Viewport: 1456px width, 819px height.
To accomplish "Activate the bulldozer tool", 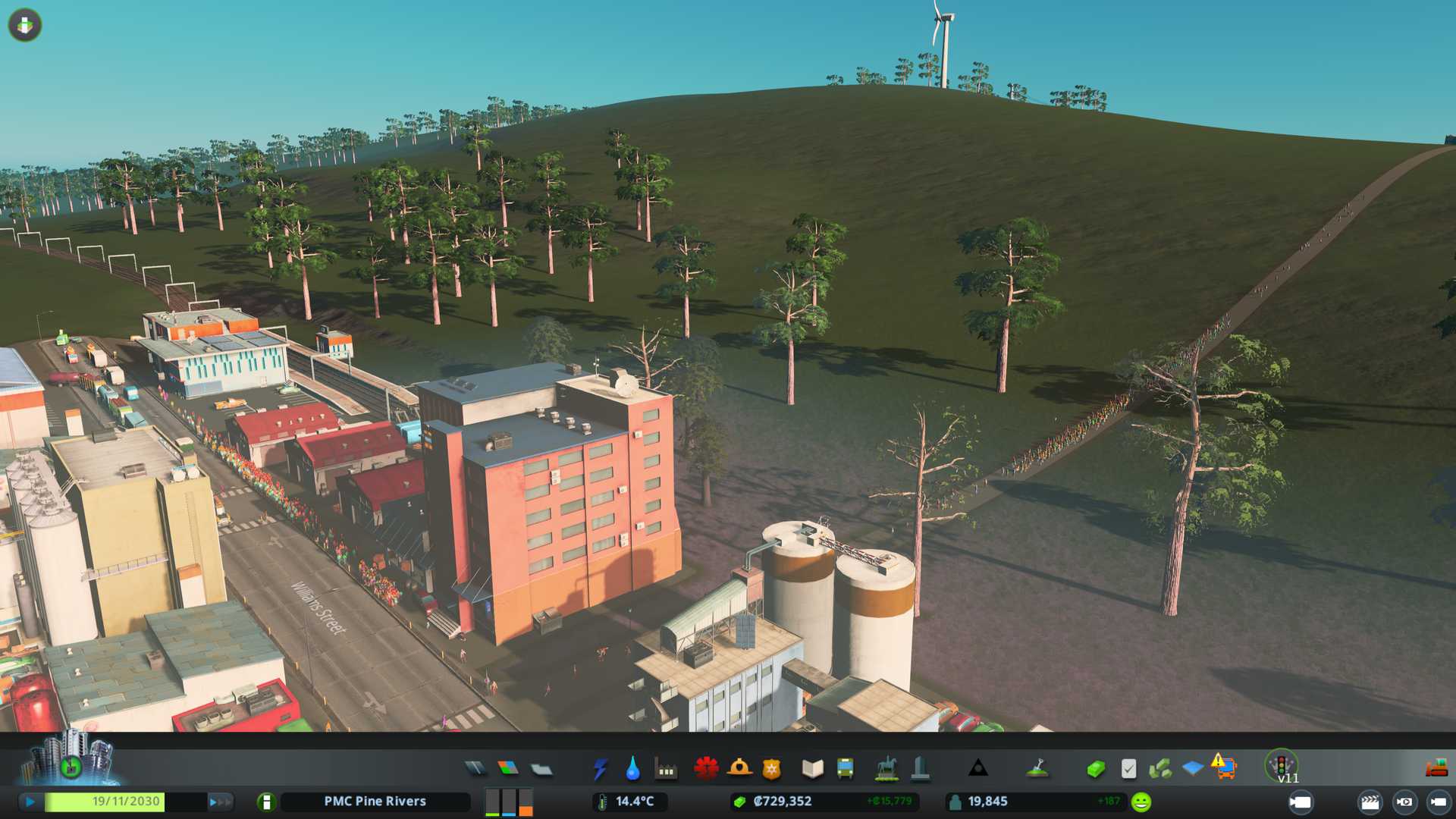I will 1436,769.
